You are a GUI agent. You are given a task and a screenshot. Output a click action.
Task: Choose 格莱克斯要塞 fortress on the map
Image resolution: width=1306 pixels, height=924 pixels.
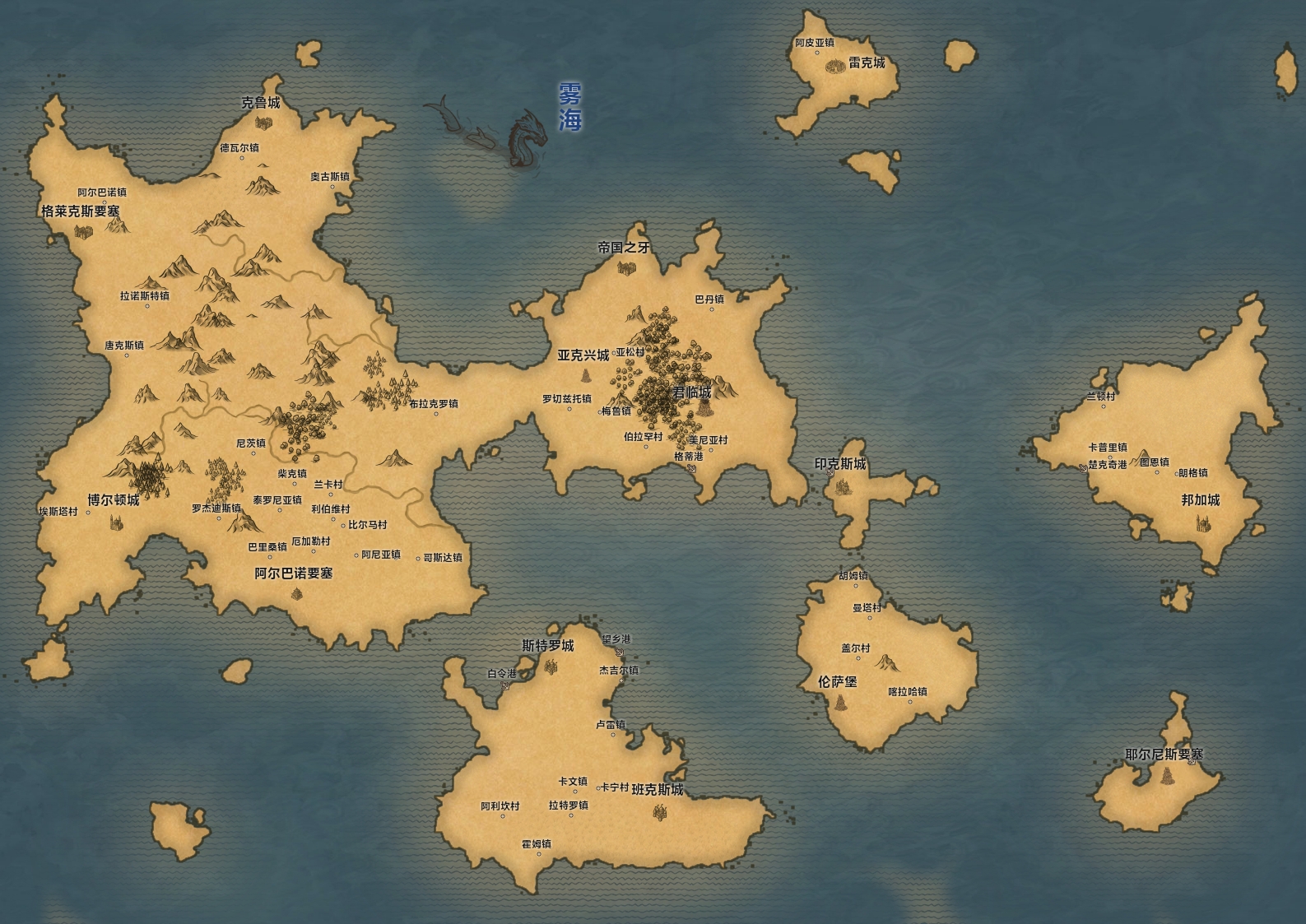82,231
